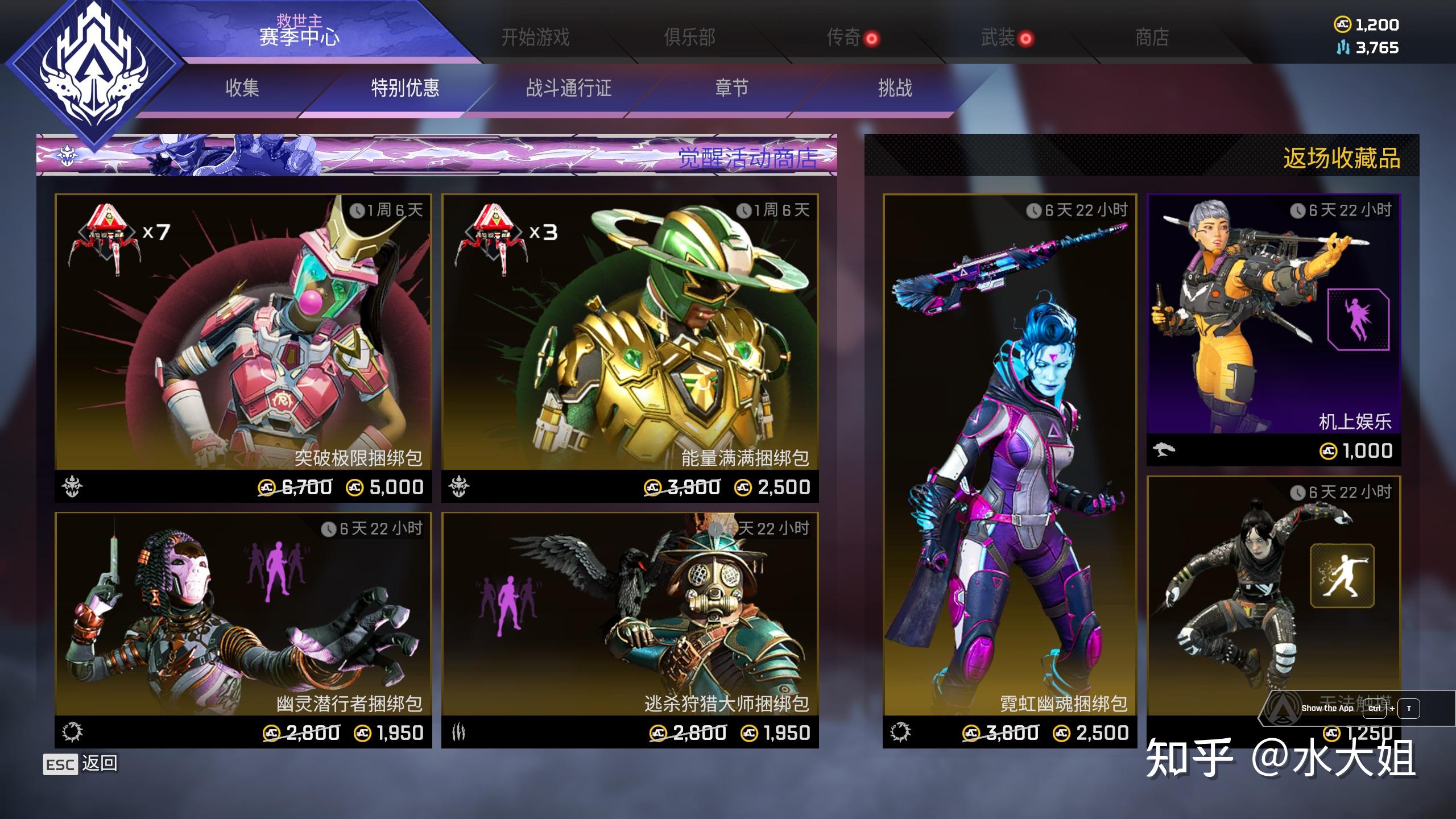
Task: Open the 霓虹幽魂捆绑包 offer
Action: point(1010,469)
